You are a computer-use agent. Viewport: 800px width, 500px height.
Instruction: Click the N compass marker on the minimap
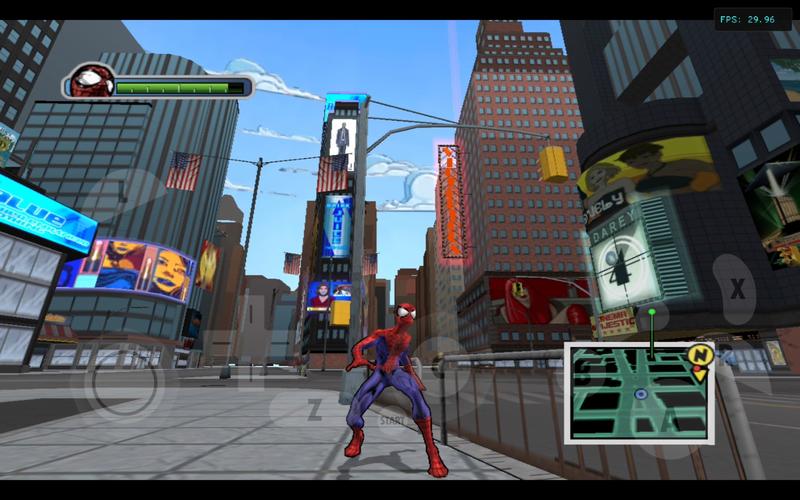click(699, 356)
